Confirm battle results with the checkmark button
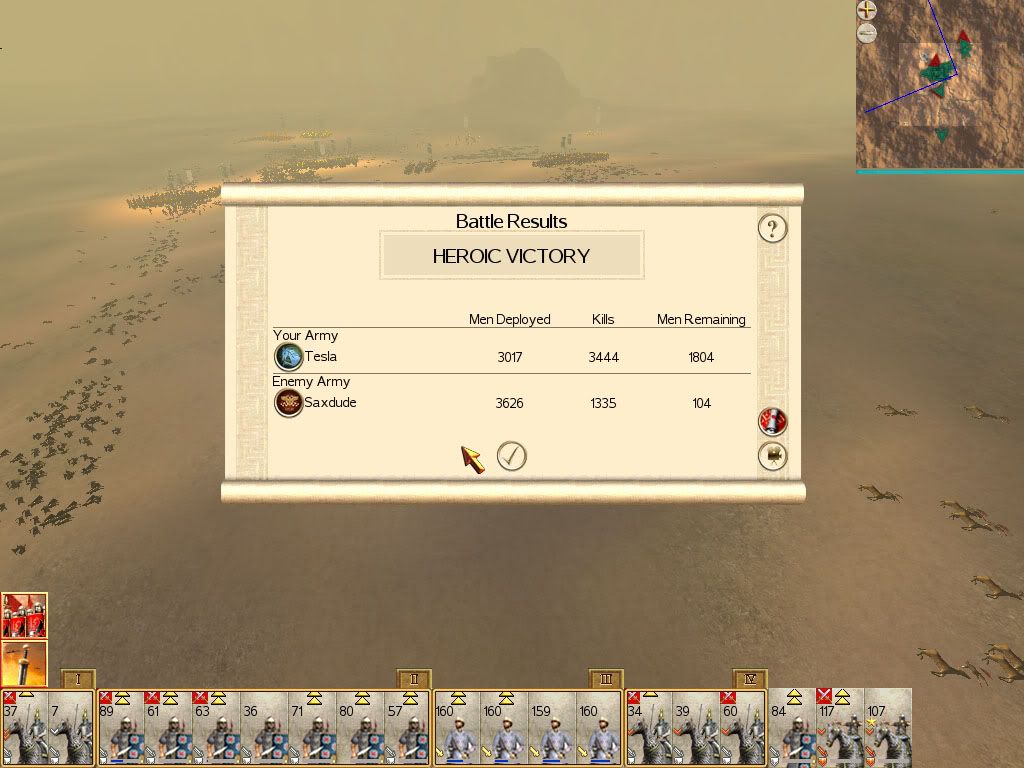Image resolution: width=1024 pixels, height=768 pixels. (x=511, y=456)
